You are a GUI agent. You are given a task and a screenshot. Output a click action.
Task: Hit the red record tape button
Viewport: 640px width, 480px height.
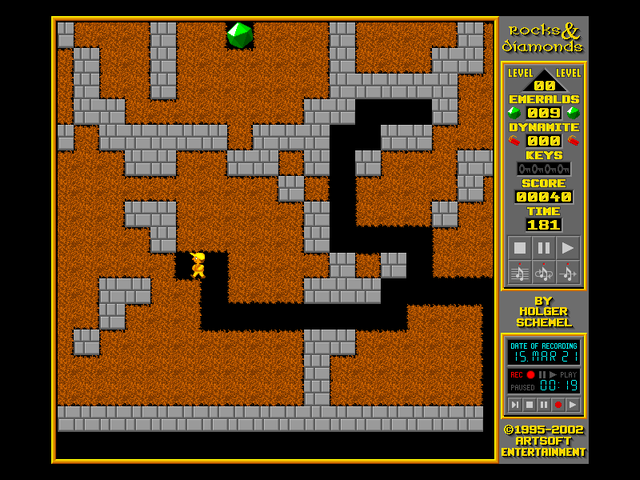click(x=558, y=404)
